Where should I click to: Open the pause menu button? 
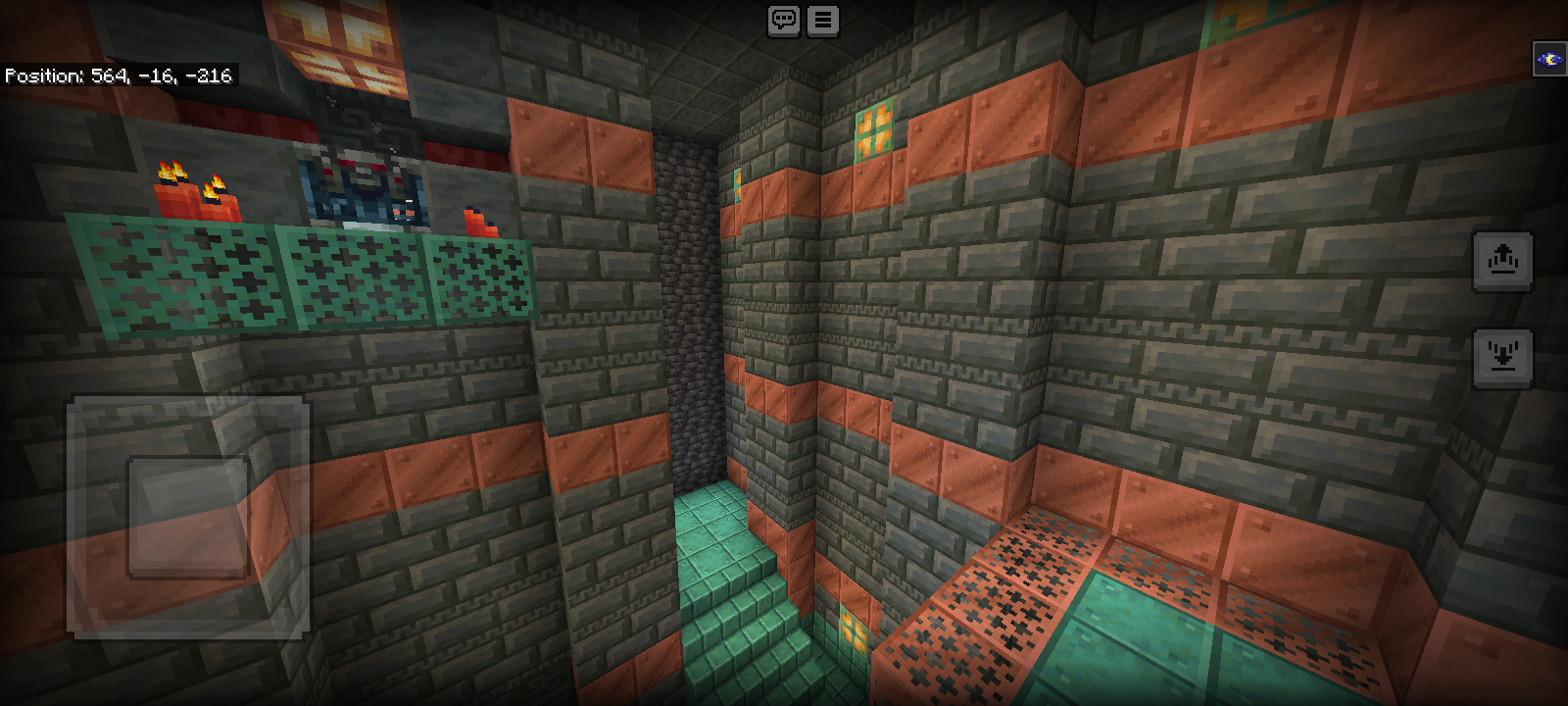click(x=823, y=20)
